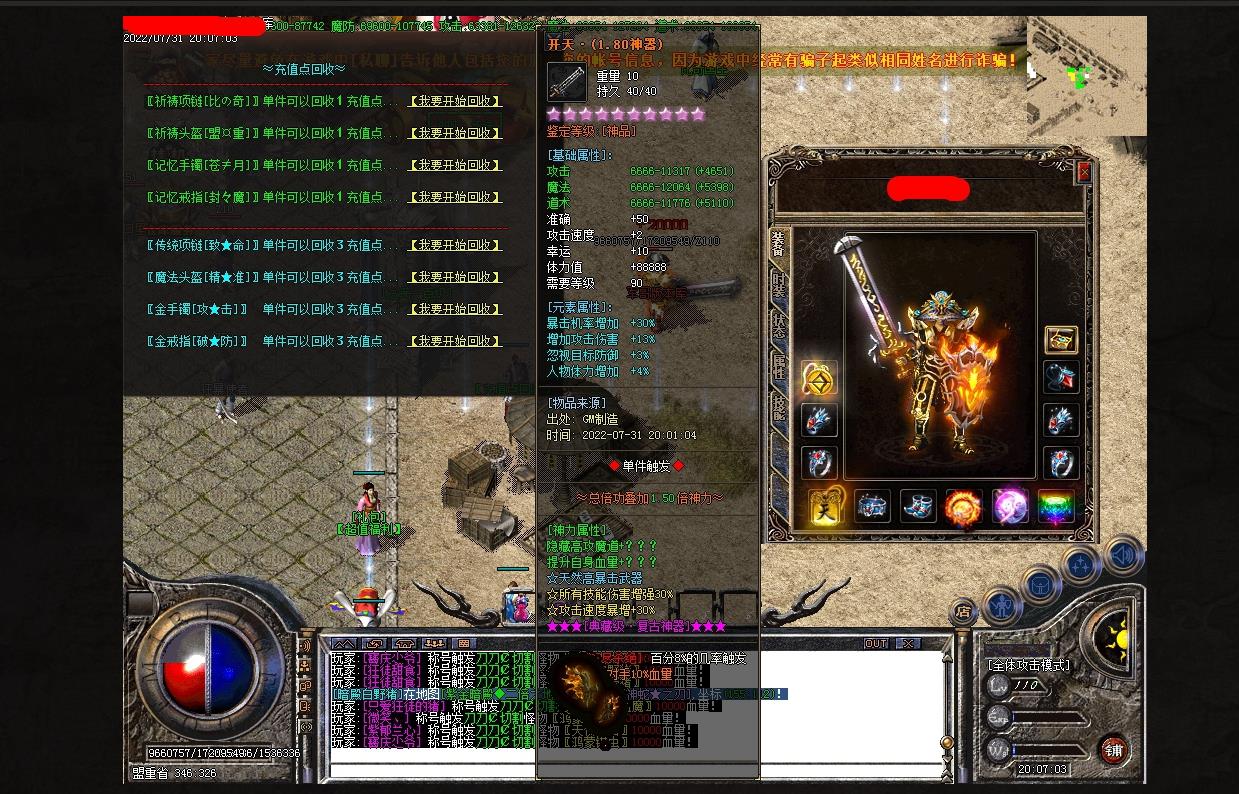Start recycling the 魔法头盔 helmet
1239x794 pixels.
click(x=455, y=277)
